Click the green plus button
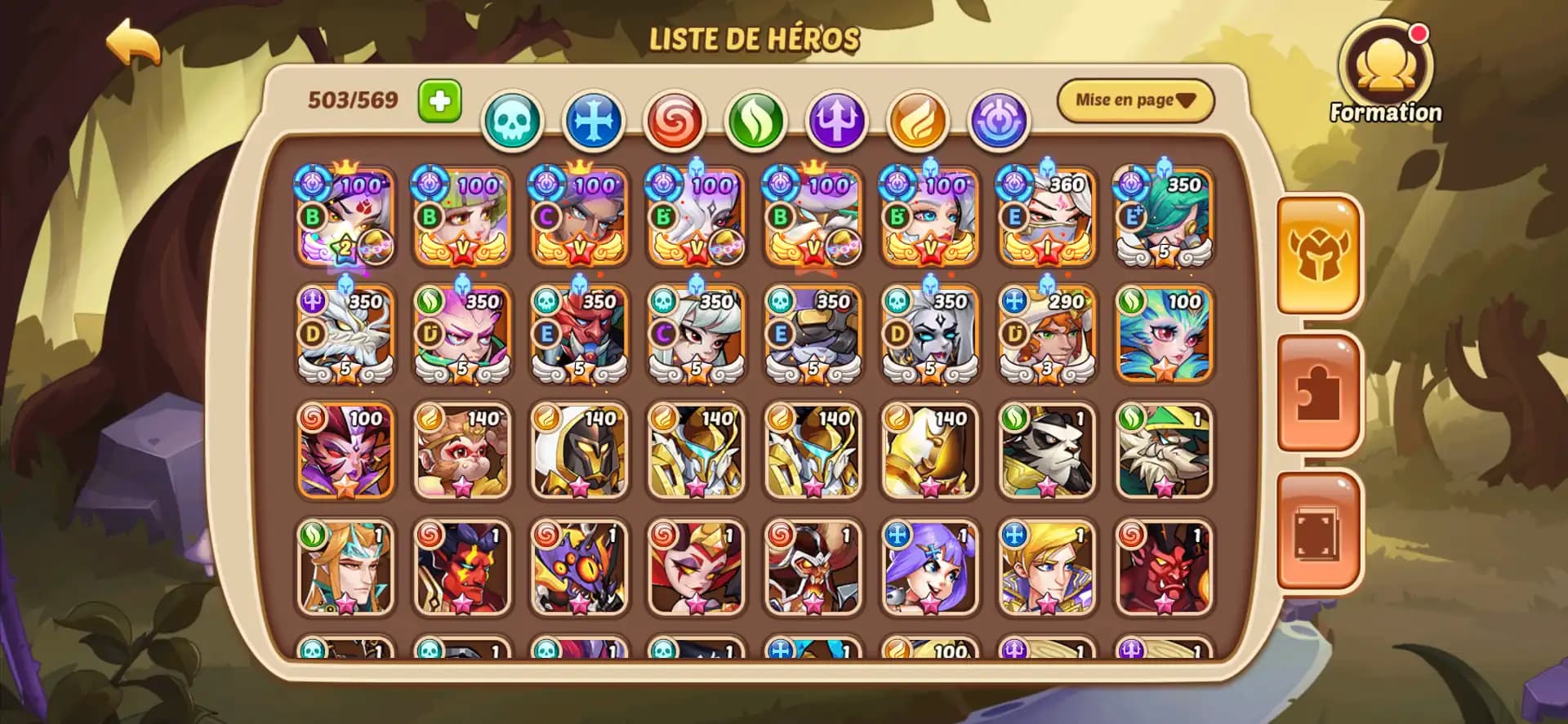The width and height of the screenshot is (1568, 724). tap(439, 100)
